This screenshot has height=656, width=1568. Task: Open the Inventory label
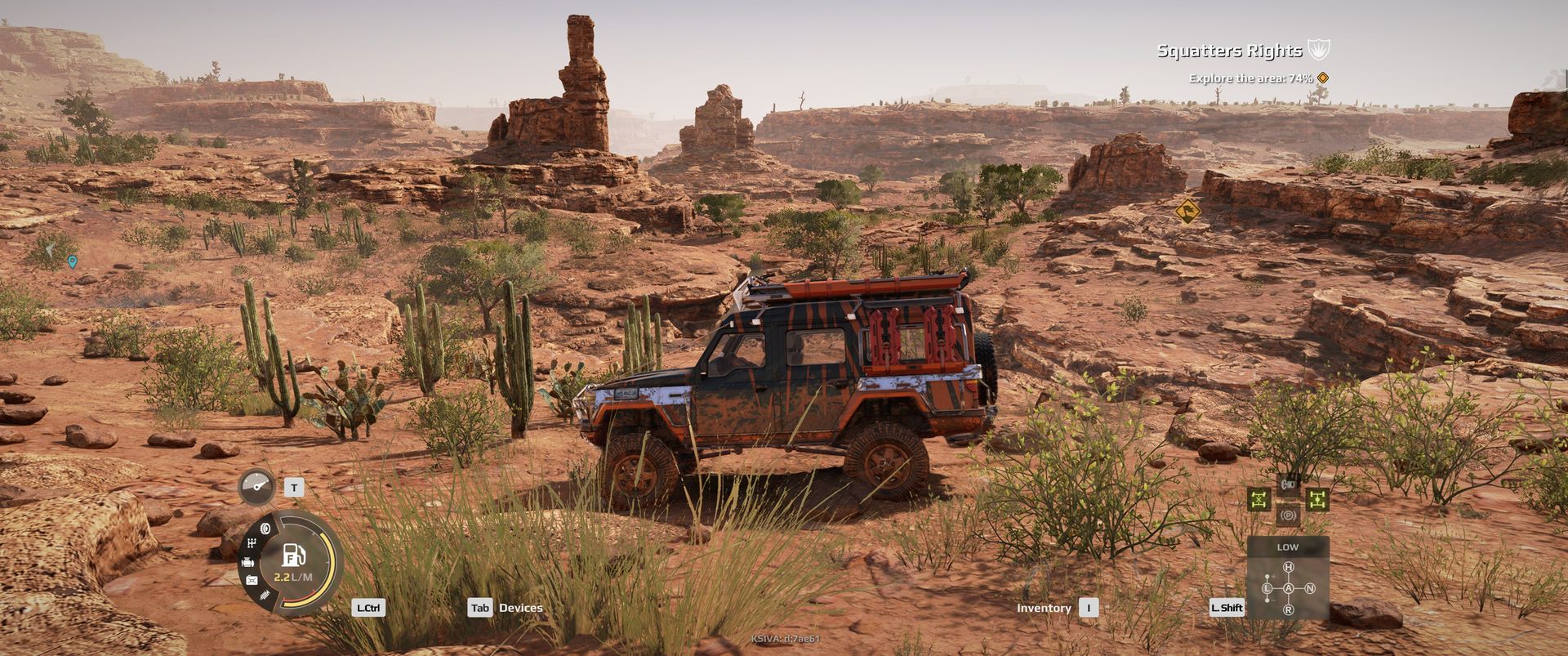1044,608
